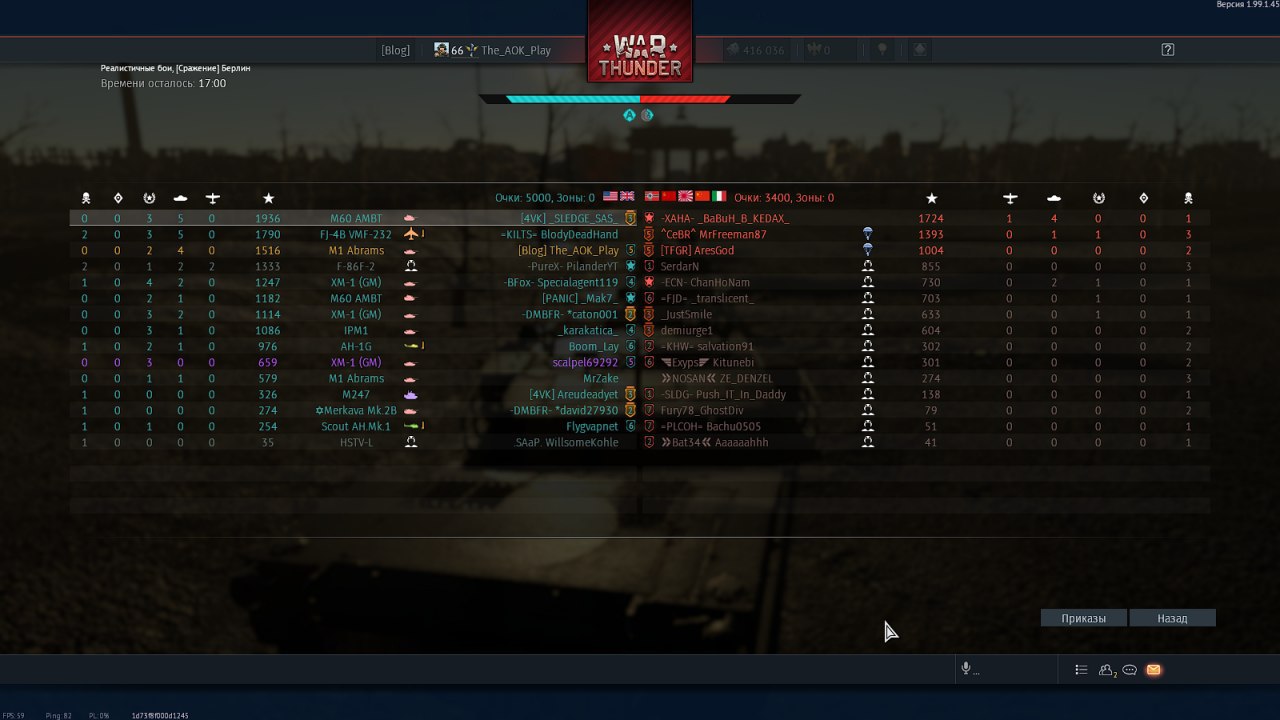
Task: Open the help question mark
Action: pyautogui.click(x=1167, y=50)
